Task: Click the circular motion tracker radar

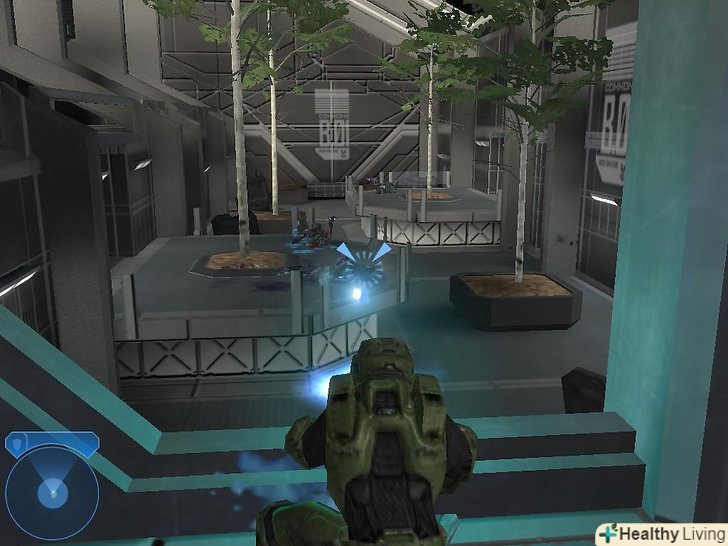Action: [51, 492]
